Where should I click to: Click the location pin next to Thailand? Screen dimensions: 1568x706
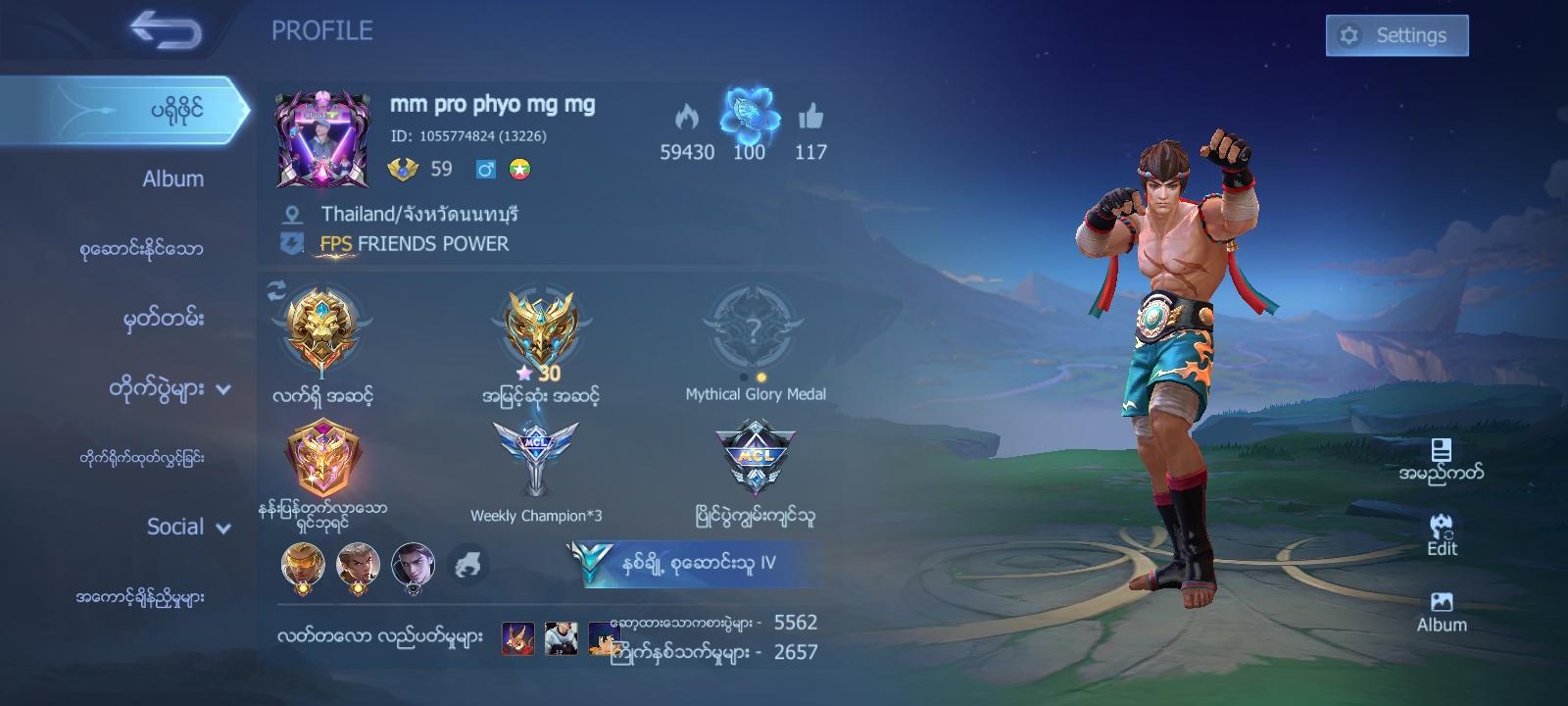tap(289, 212)
